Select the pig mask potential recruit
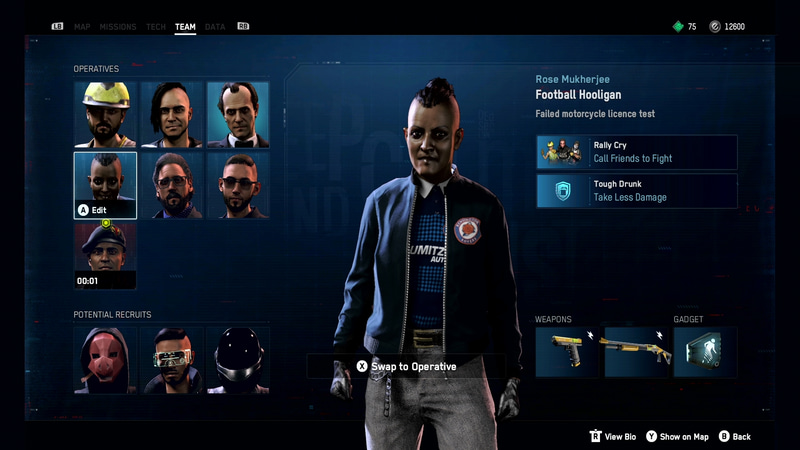800x450 pixels. coord(105,359)
